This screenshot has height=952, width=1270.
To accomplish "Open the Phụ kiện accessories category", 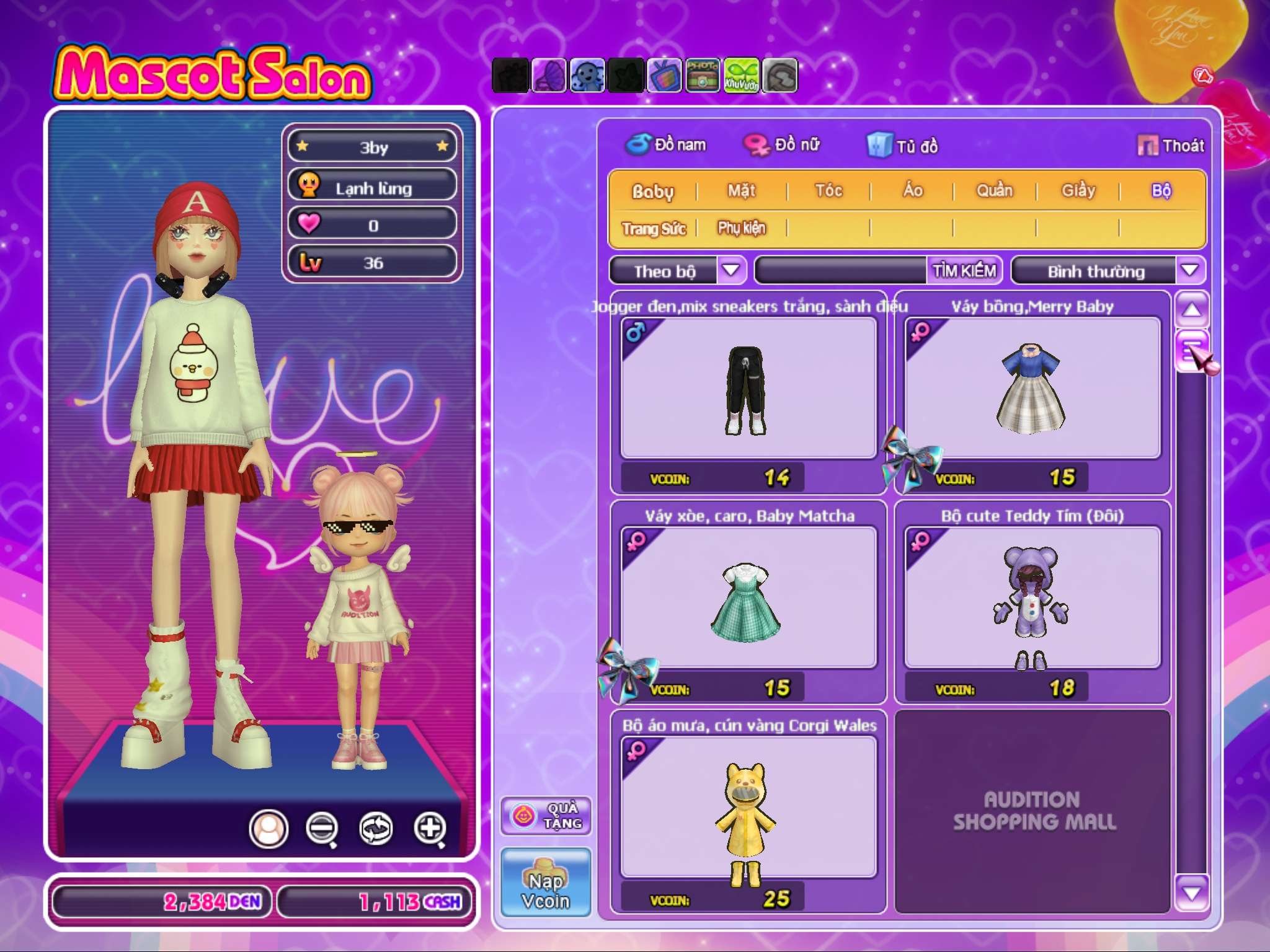I will (x=742, y=228).
